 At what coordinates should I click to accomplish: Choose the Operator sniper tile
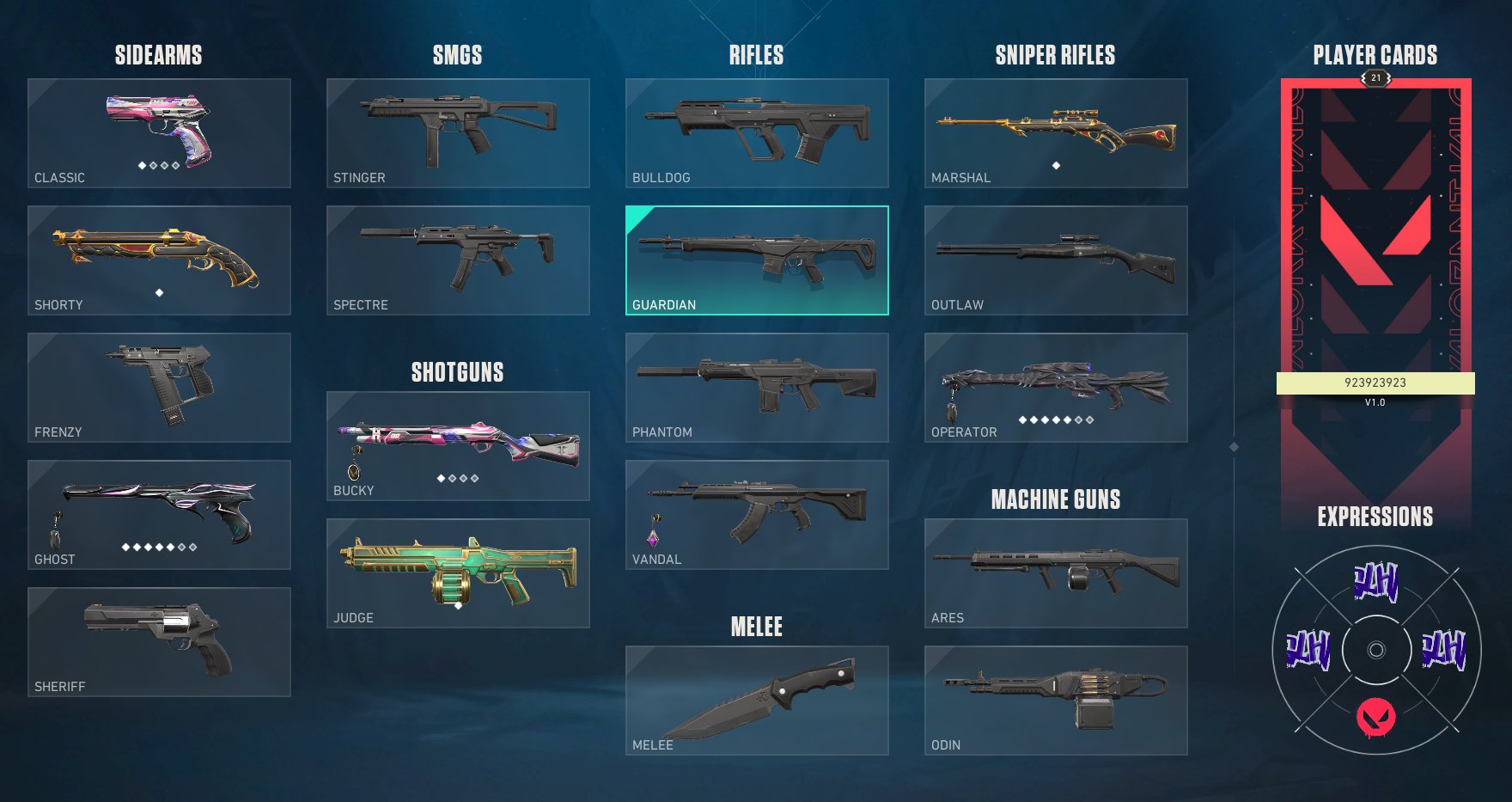pyautogui.click(x=1056, y=388)
